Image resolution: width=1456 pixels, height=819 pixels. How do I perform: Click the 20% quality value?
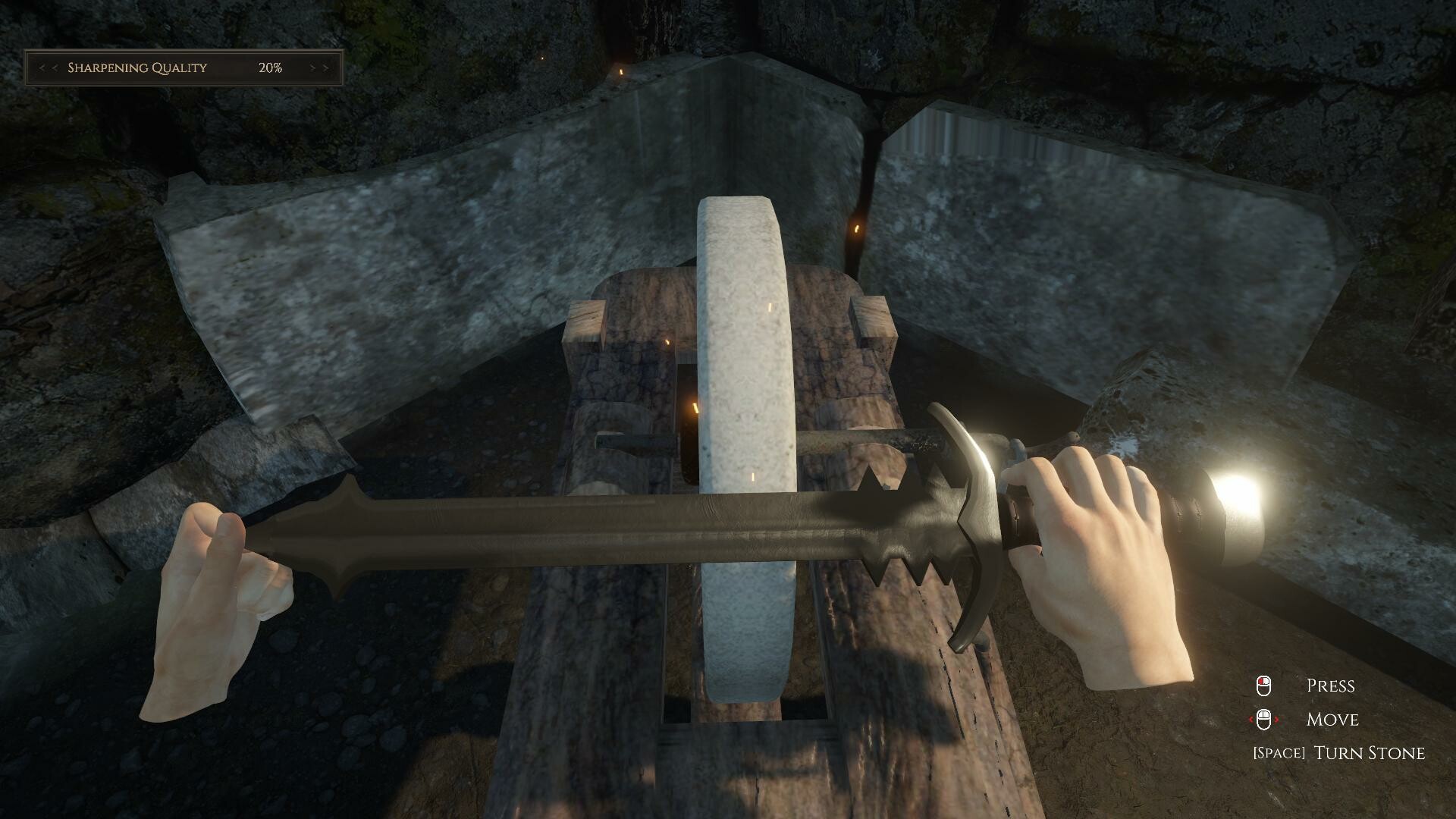271,67
